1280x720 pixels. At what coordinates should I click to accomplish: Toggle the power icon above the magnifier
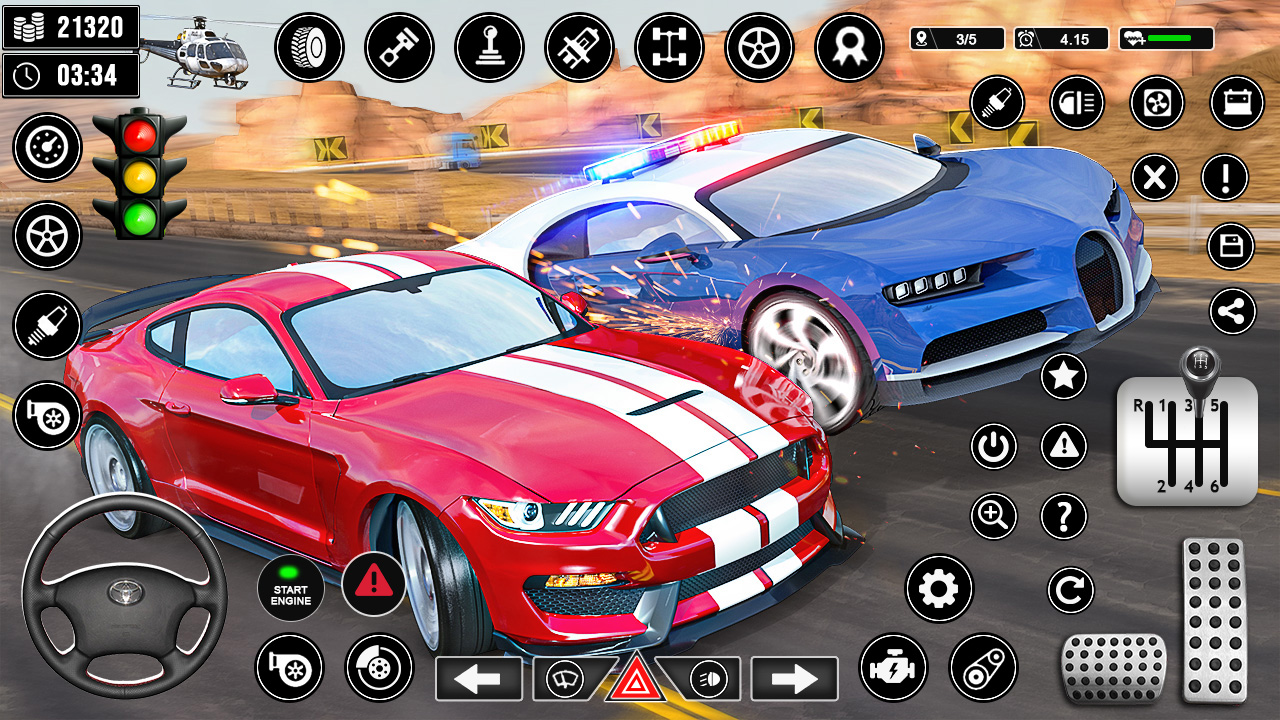pos(995,446)
